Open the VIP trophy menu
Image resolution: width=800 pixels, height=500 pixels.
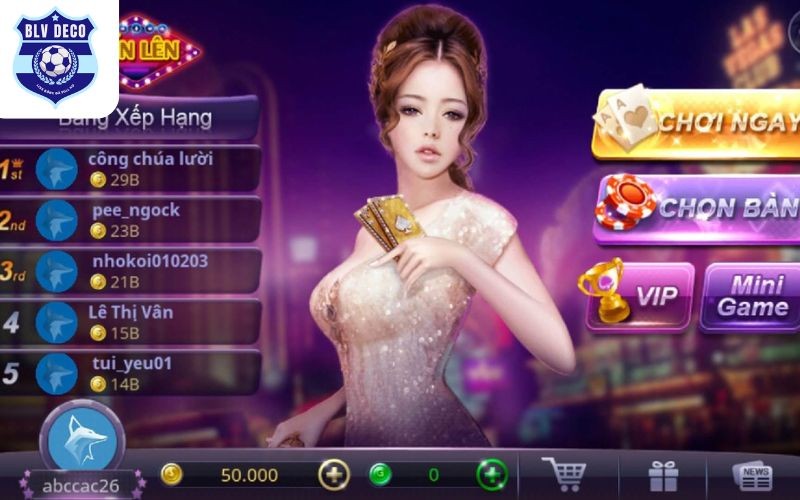(637, 295)
